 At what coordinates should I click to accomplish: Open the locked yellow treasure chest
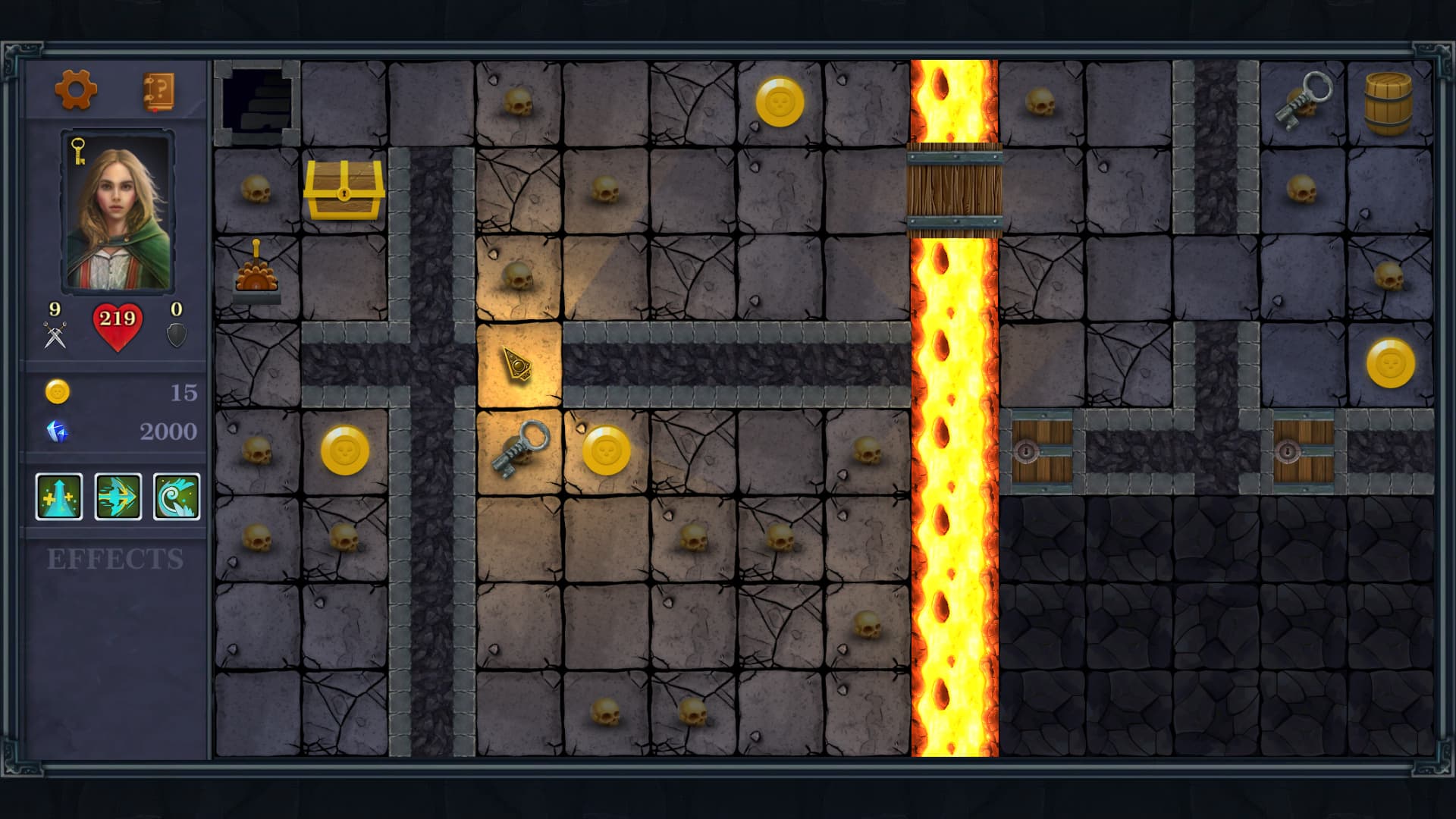point(344,192)
